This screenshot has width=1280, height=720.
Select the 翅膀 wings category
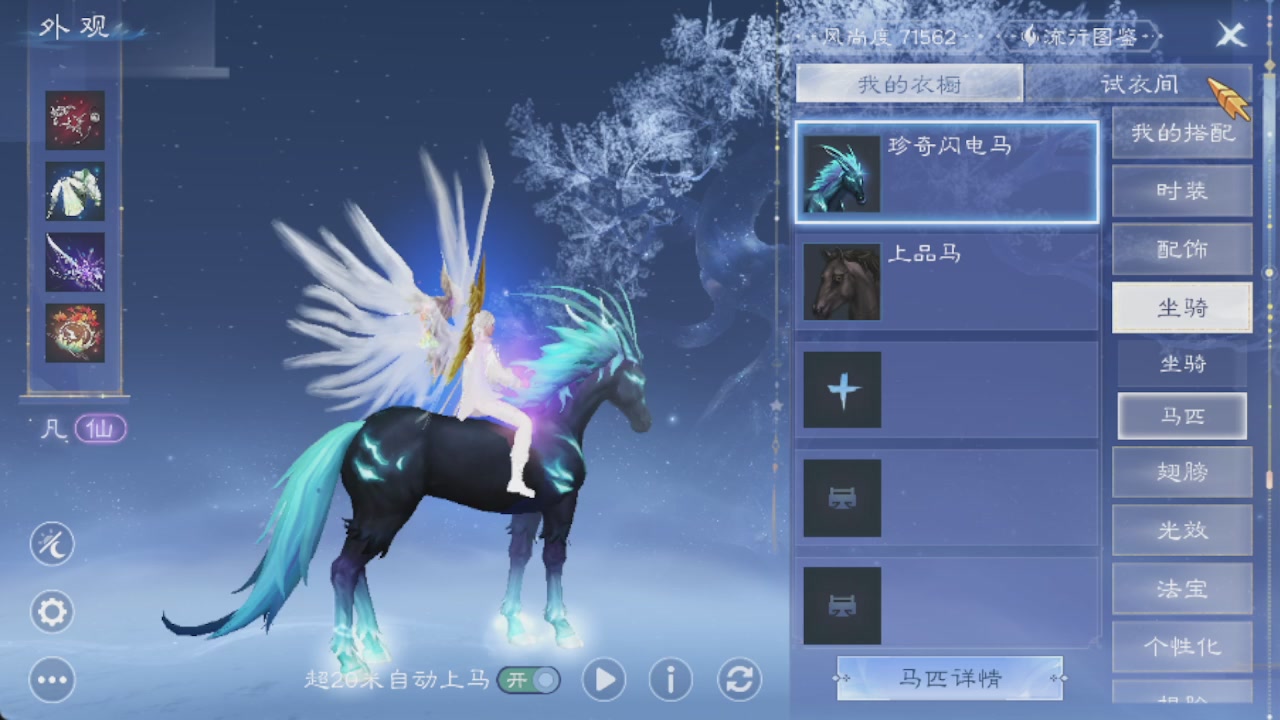click(x=1181, y=473)
